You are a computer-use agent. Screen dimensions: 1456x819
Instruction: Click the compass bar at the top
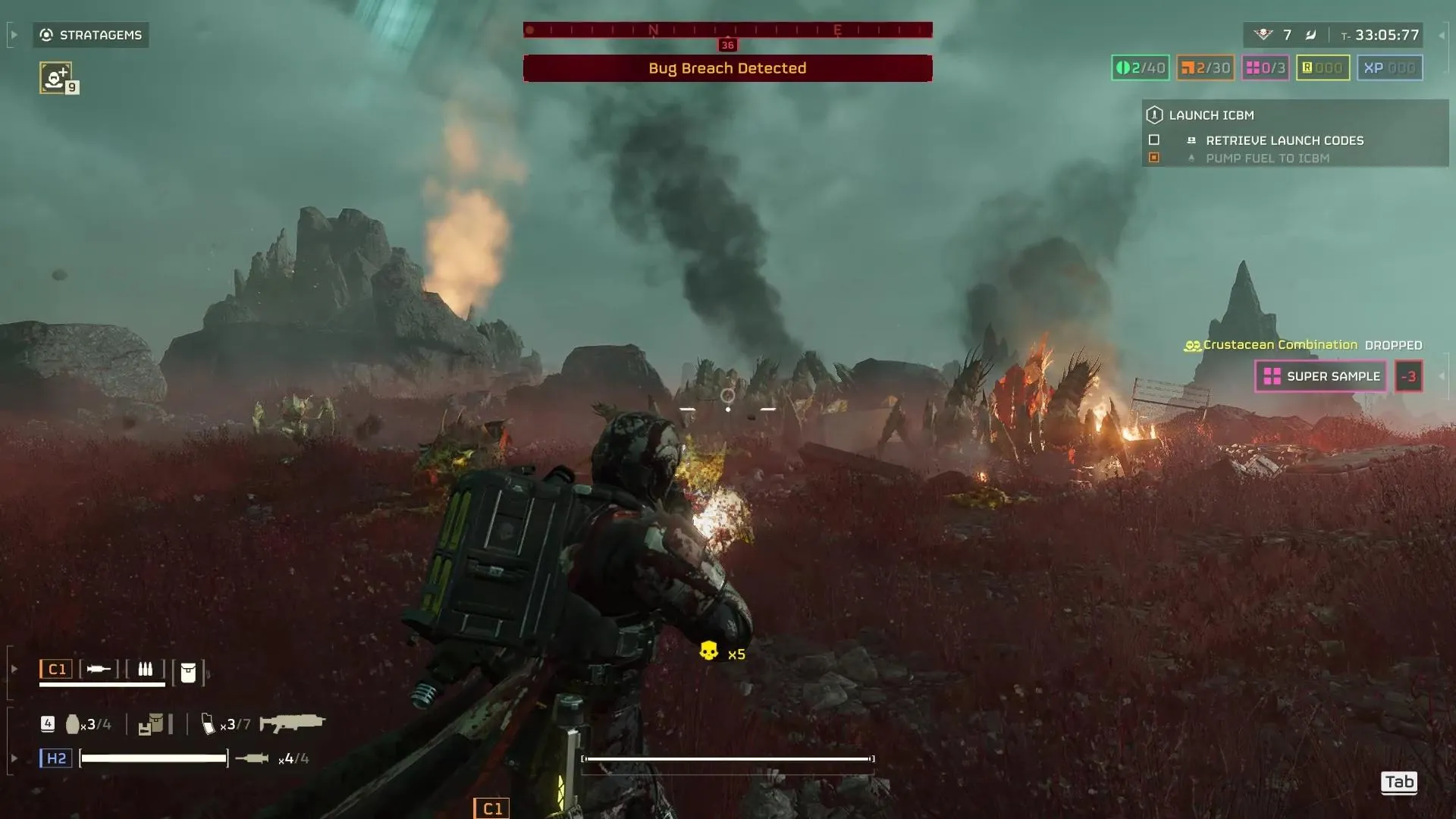tap(727, 30)
